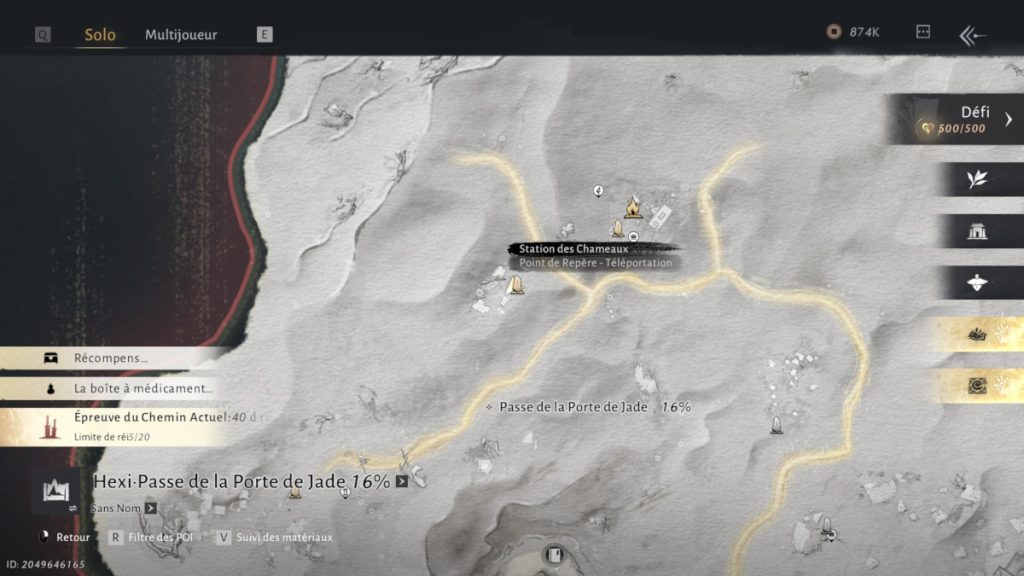Toggle the golden map-book filter button
Image resolution: width=1024 pixels, height=576 pixels.
pos(977,335)
